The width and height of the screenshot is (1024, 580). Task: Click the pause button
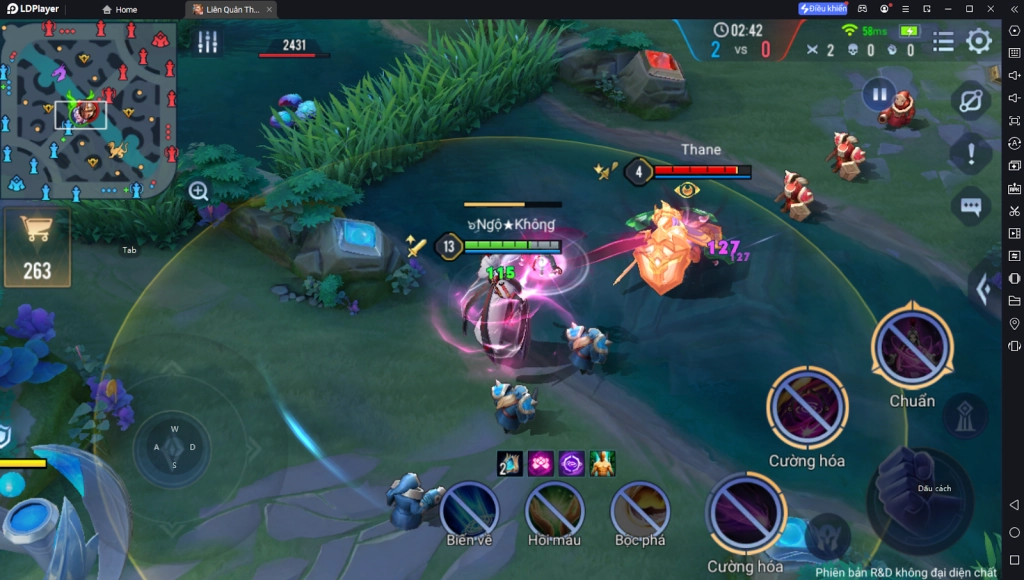point(878,95)
